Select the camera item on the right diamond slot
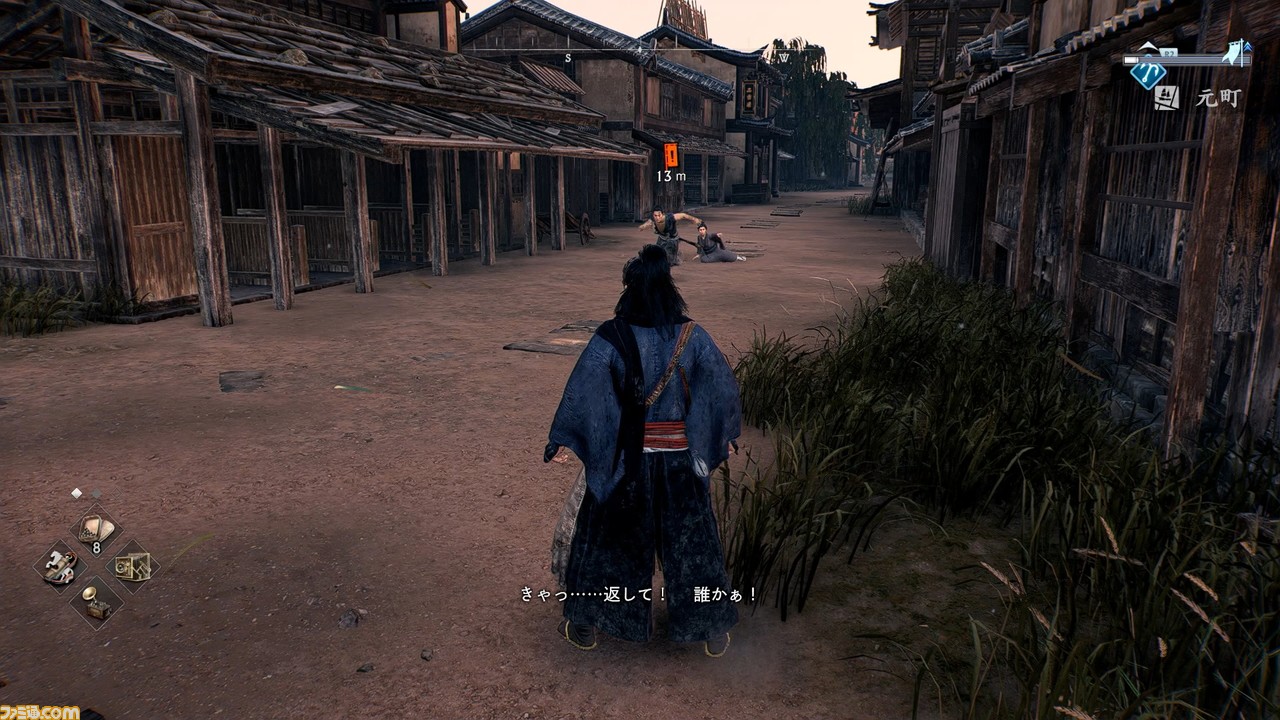Image resolution: width=1280 pixels, height=720 pixels. (x=132, y=567)
